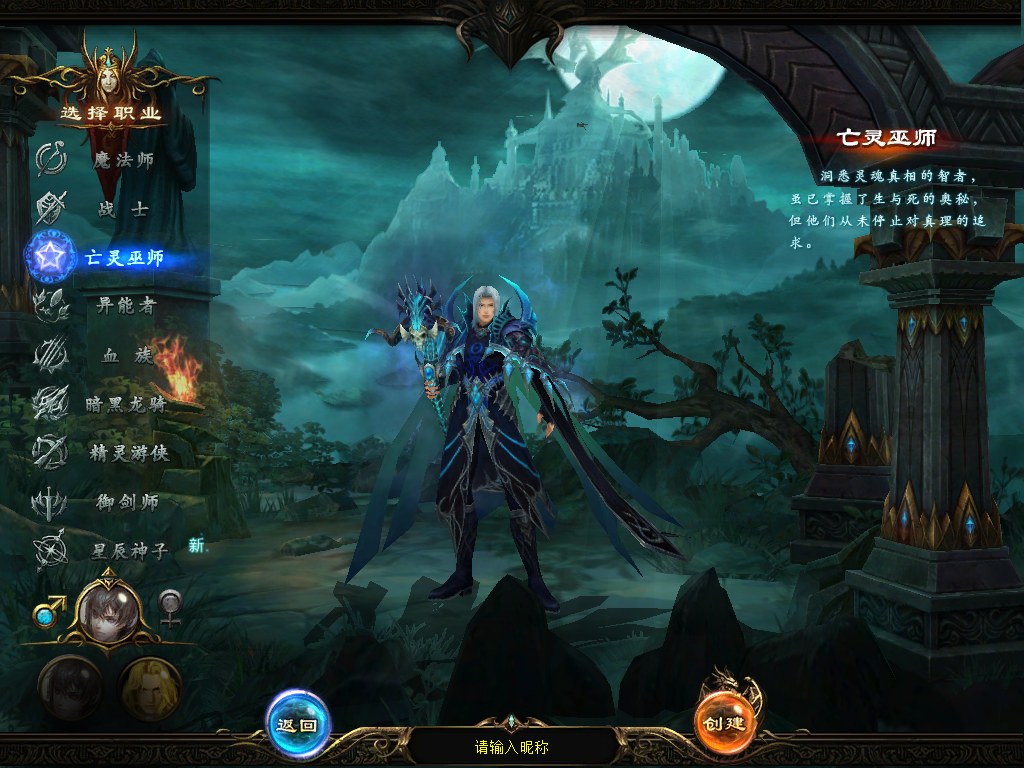Pick the dark-haired portrait in the bottom row
This screenshot has height=768, width=1024.
point(70,688)
